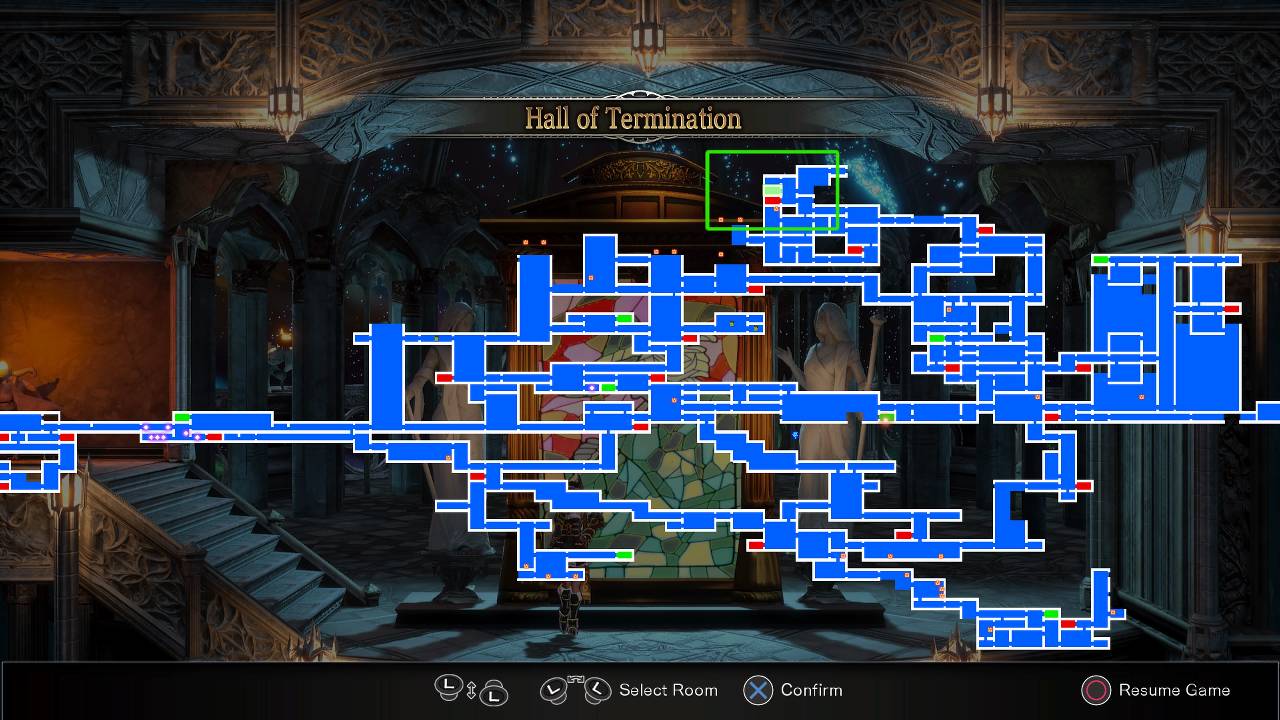Click the green save room near the map's far left
This screenshot has height=720, width=1280.
click(183, 415)
